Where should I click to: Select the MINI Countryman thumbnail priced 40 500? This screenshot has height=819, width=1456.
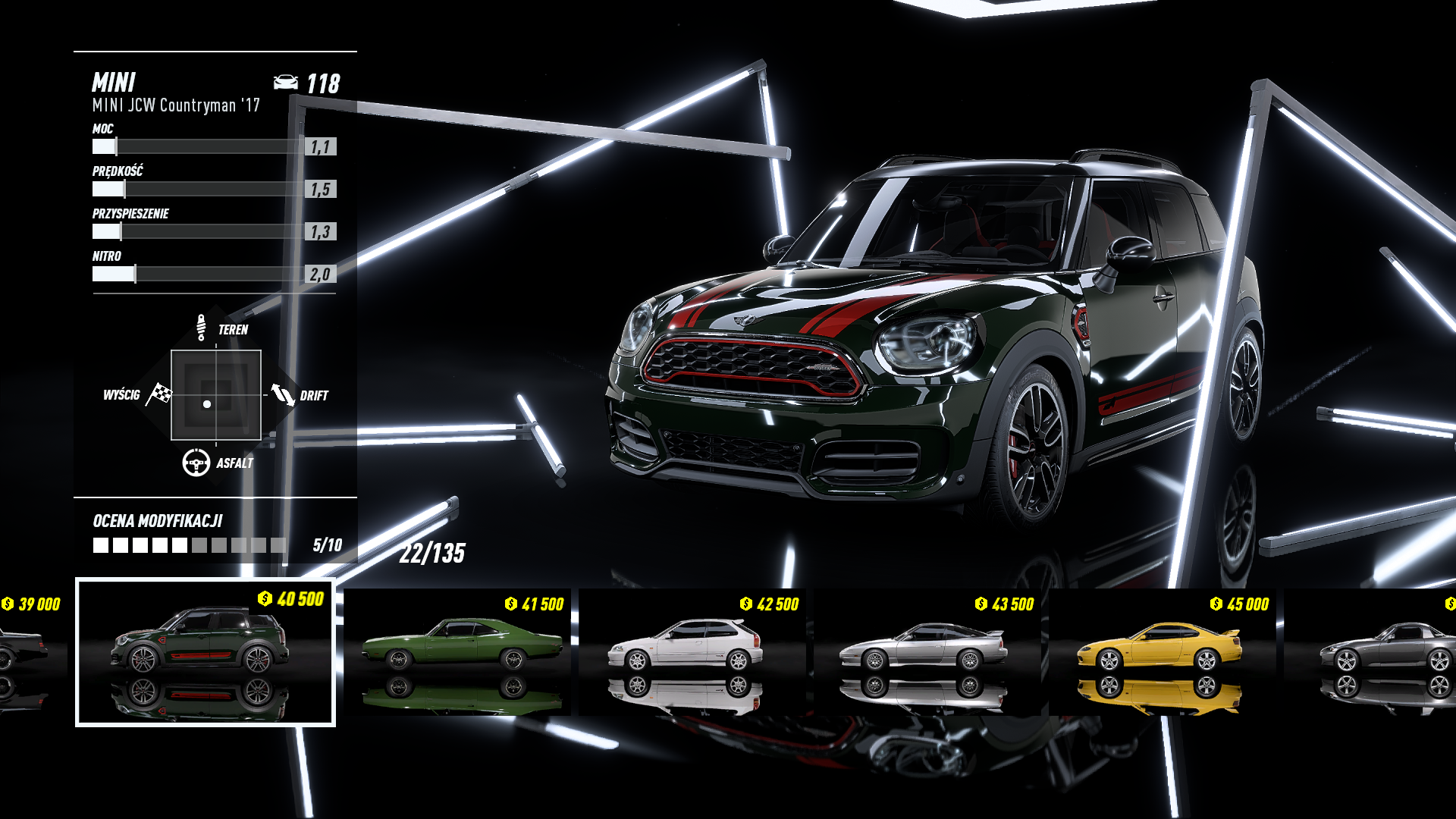tap(205, 652)
